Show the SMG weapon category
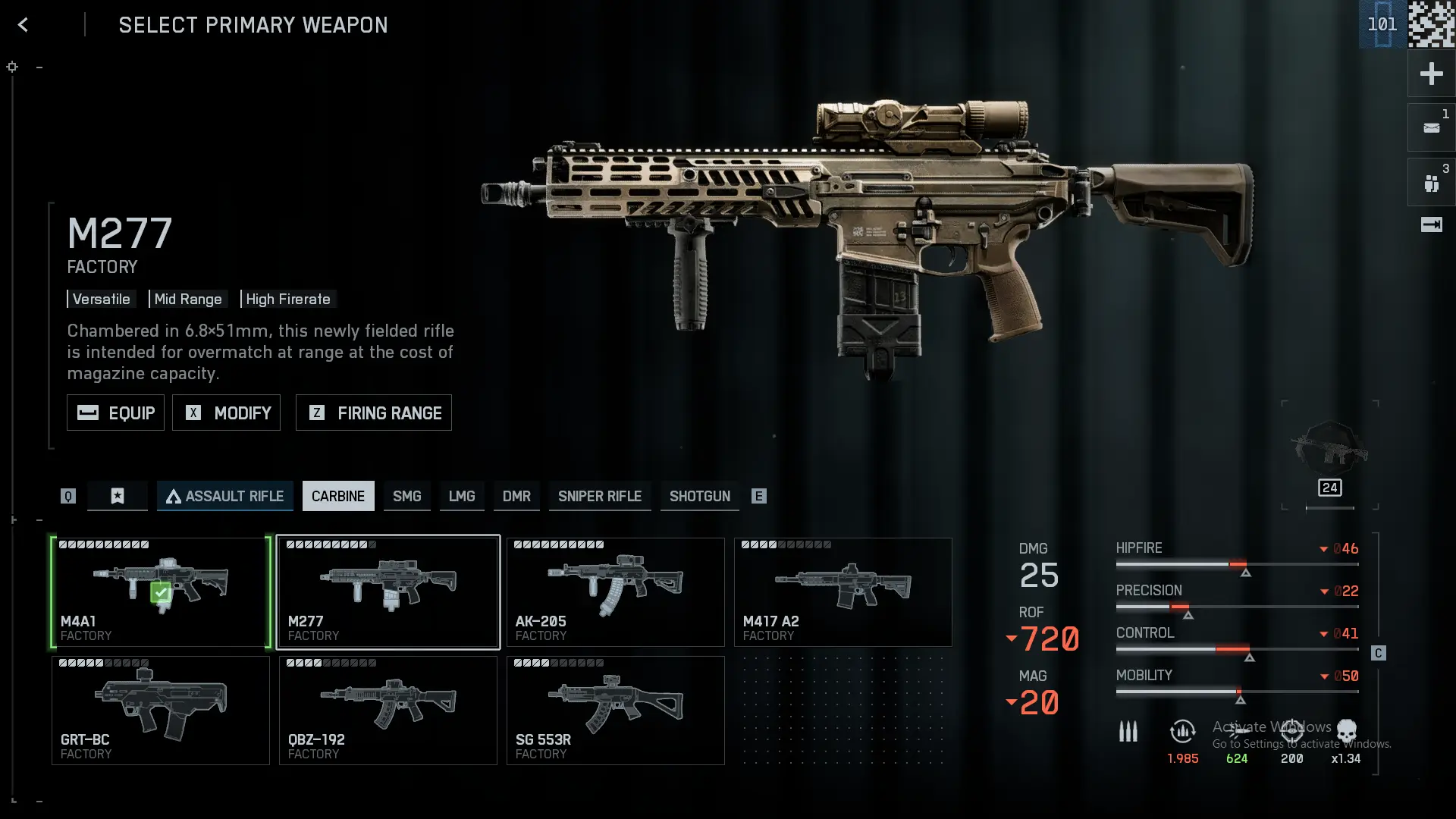Viewport: 1456px width, 819px height. 406,496
